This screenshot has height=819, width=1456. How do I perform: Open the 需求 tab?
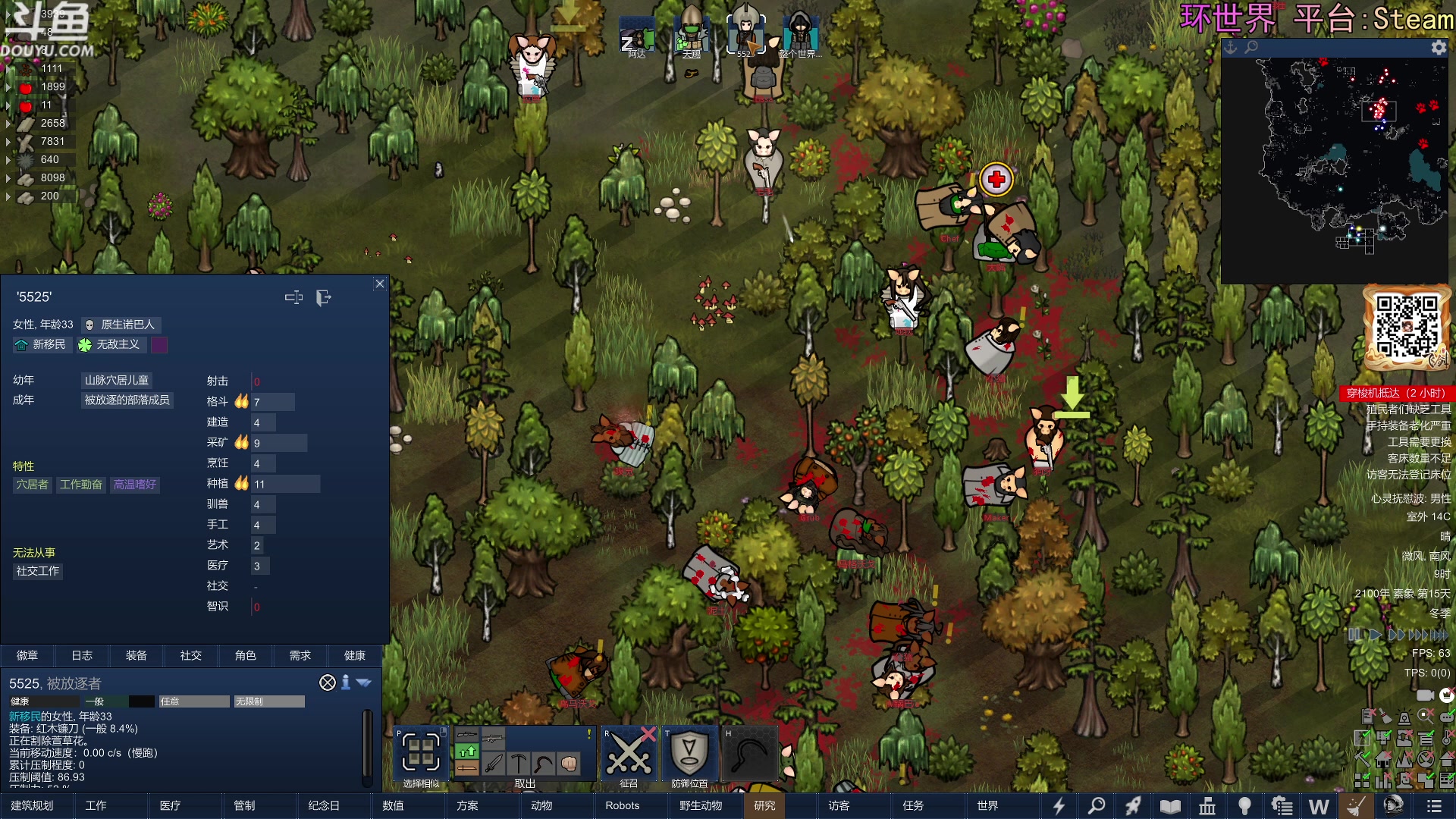coord(300,655)
